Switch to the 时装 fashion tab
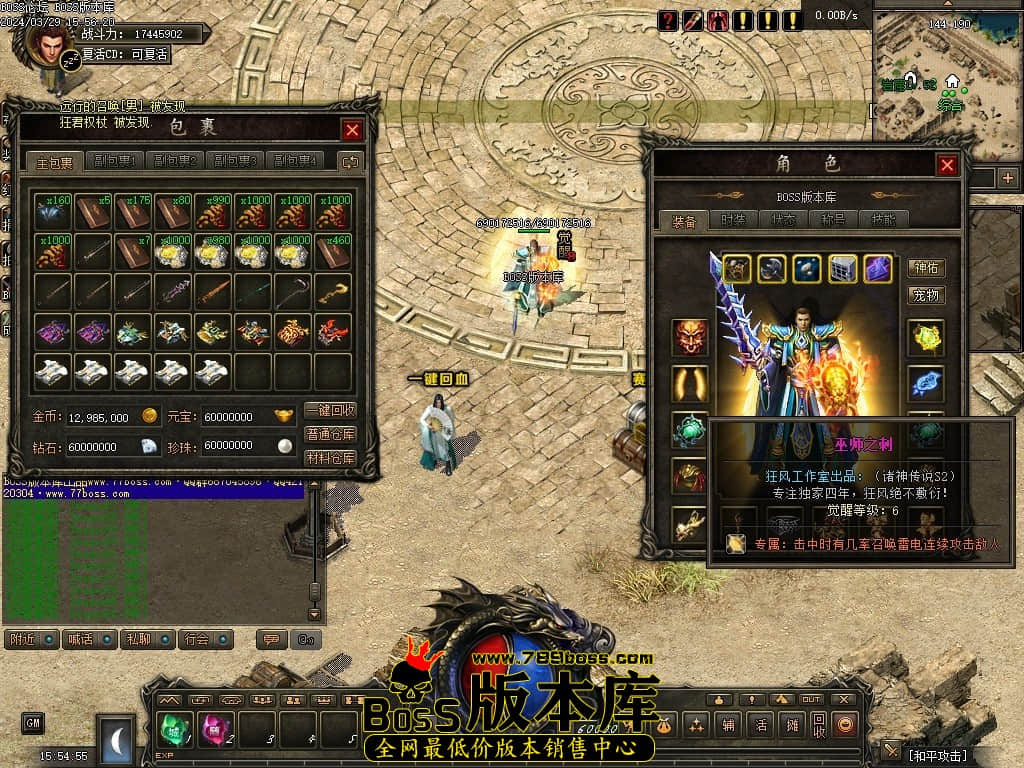The image size is (1024, 768). pos(733,221)
